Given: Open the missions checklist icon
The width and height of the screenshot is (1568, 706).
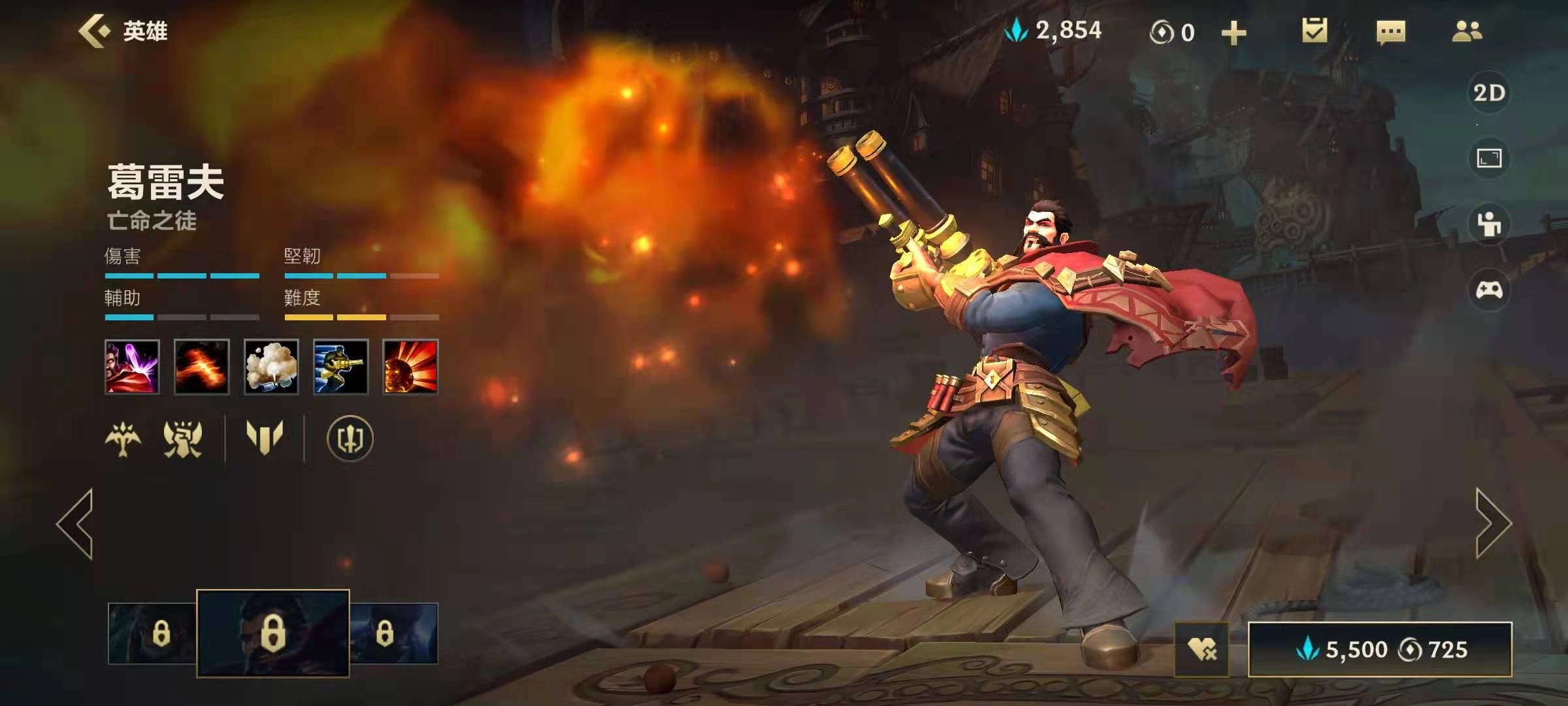Looking at the screenshot, I should click(1314, 31).
